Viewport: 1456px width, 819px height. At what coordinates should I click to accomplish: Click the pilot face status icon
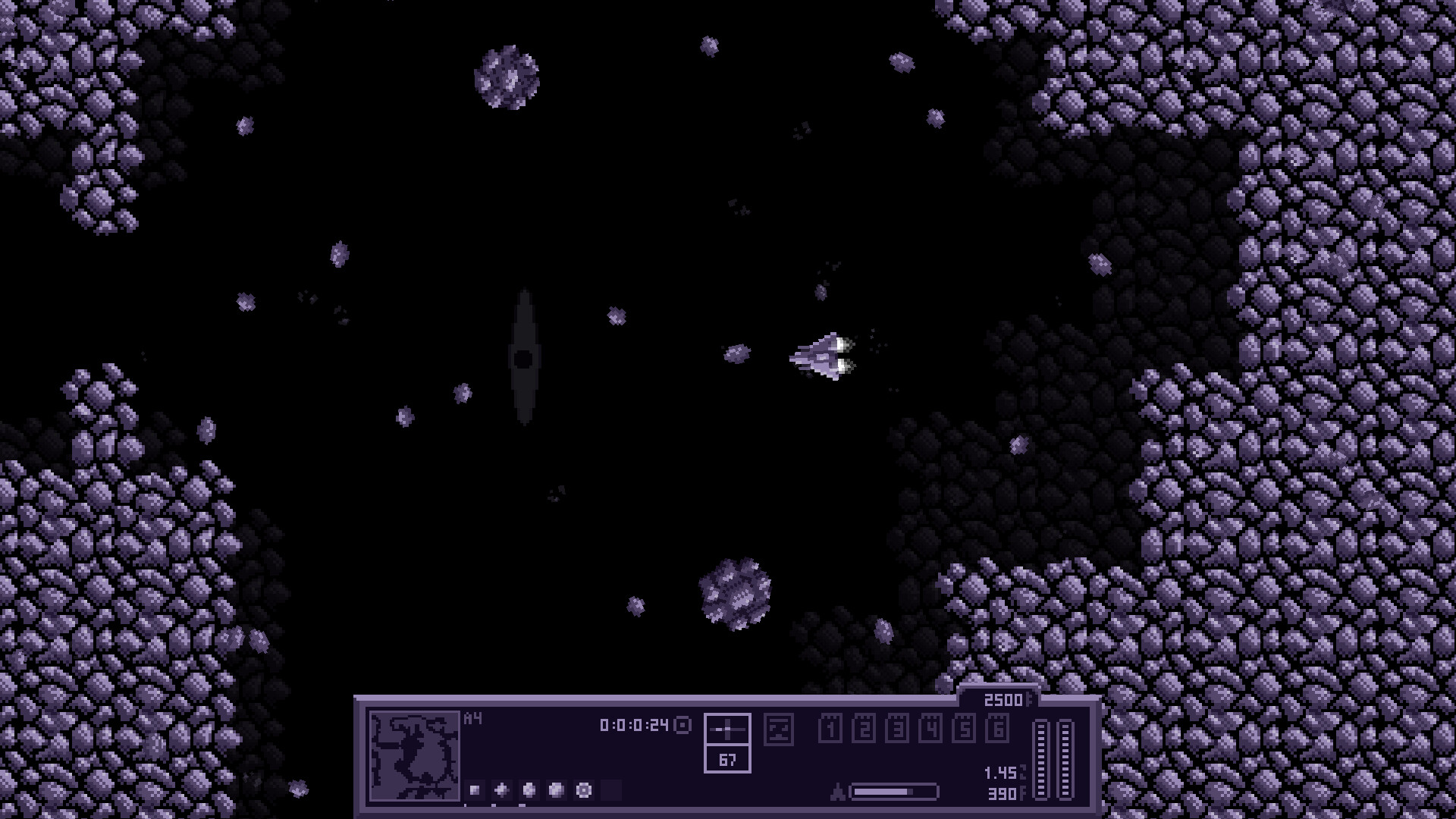pos(778,730)
